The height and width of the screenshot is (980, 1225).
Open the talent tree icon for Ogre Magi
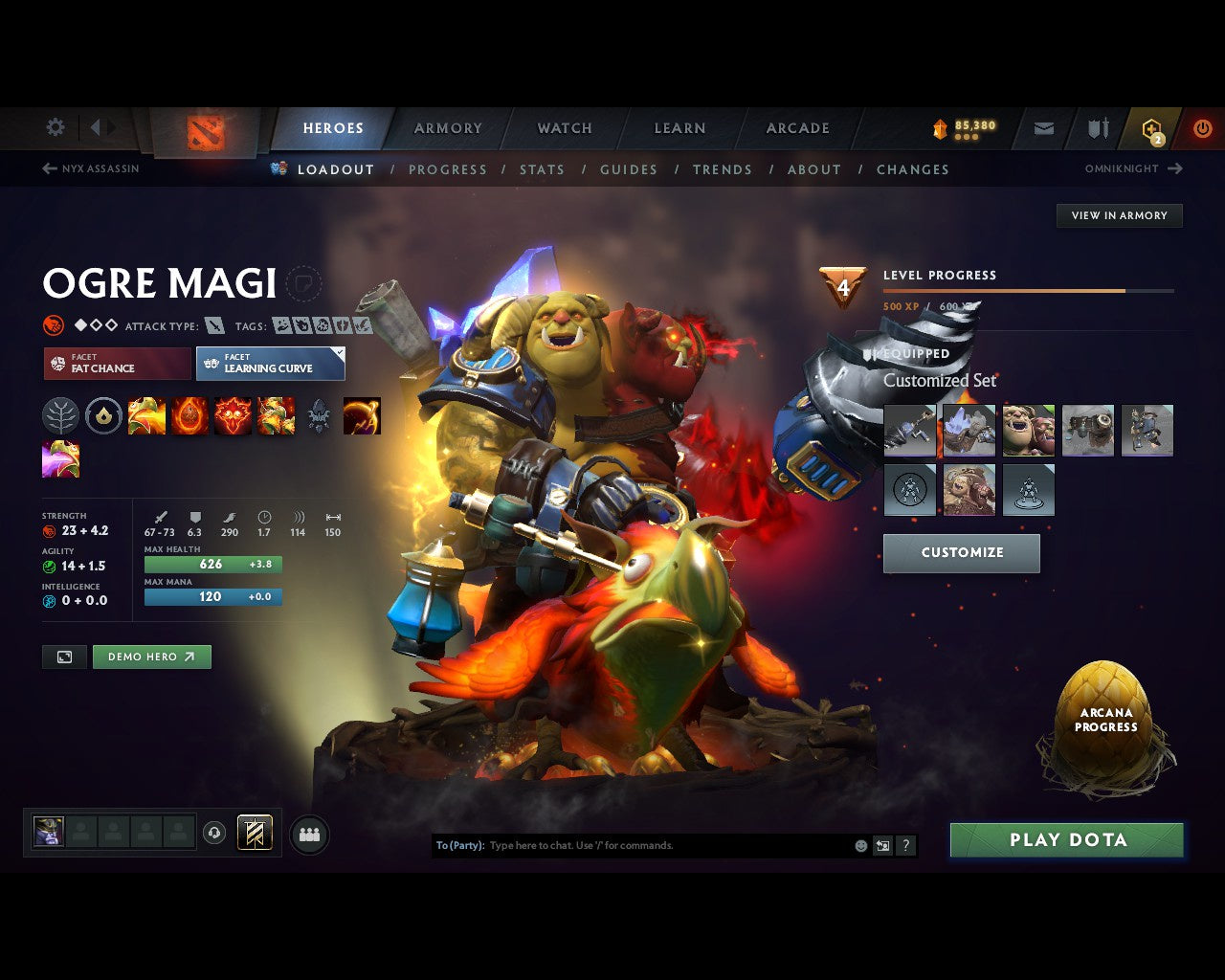(x=61, y=415)
